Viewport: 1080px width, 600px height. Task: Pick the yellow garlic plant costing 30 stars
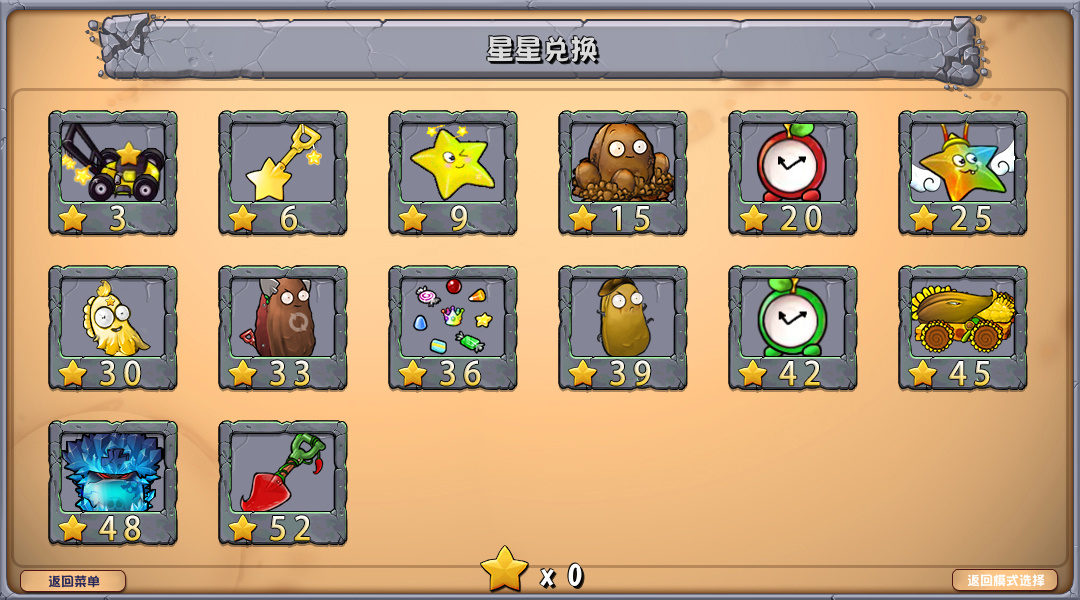pyautogui.click(x=113, y=327)
